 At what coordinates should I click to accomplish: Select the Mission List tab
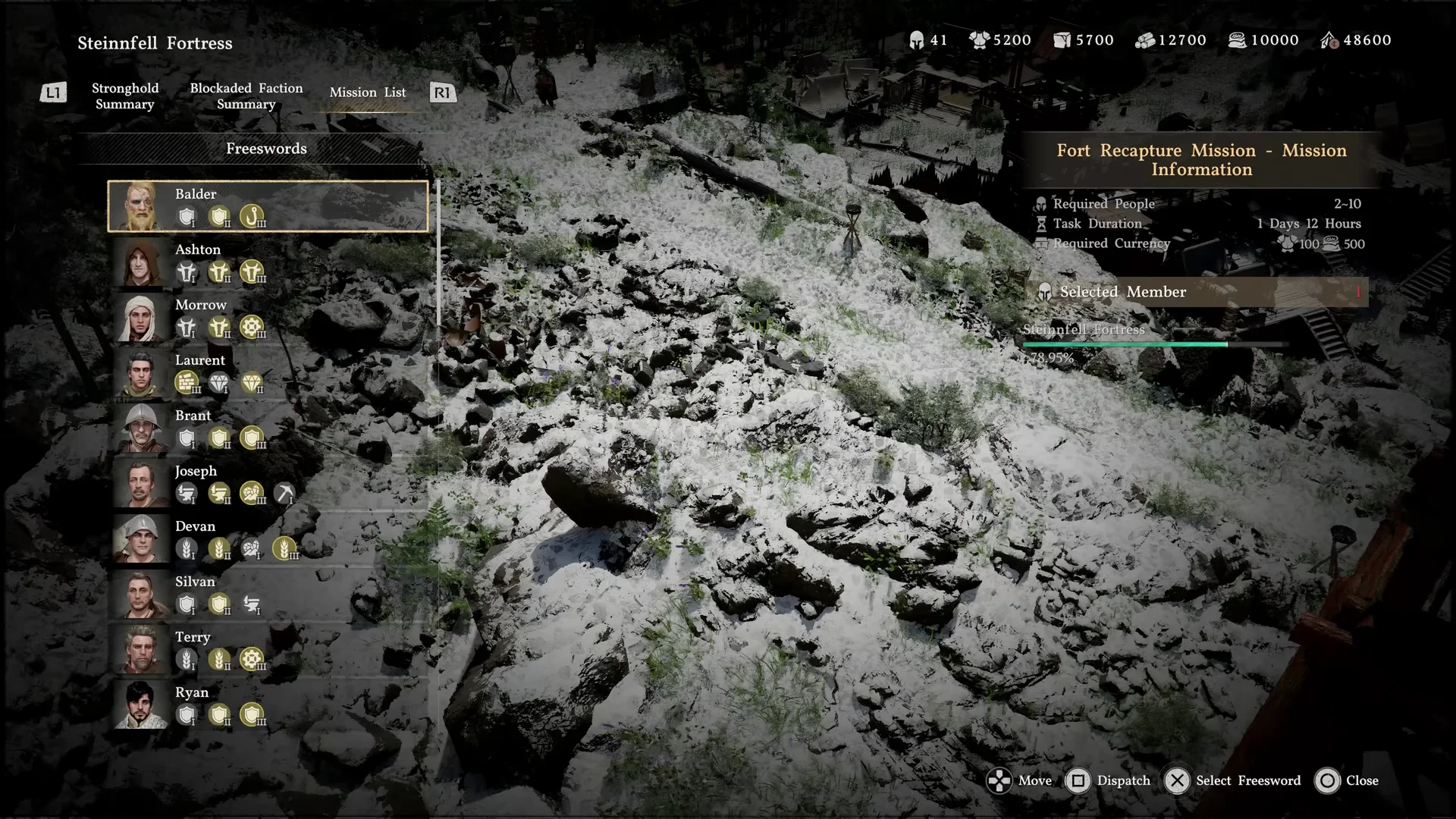click(x=368, y=93)
